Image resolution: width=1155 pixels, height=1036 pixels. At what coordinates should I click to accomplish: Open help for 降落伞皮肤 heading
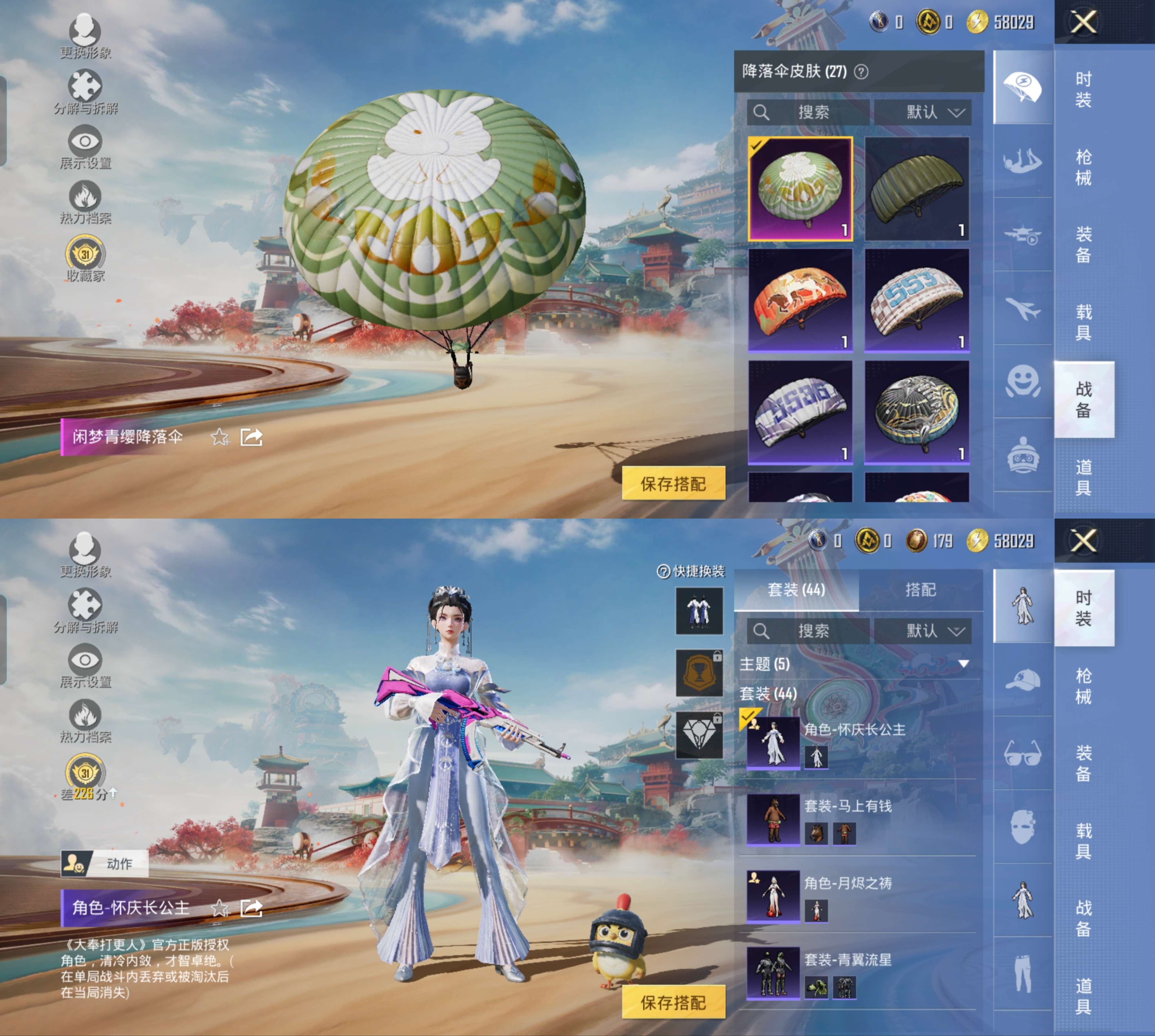click(861, 72)
